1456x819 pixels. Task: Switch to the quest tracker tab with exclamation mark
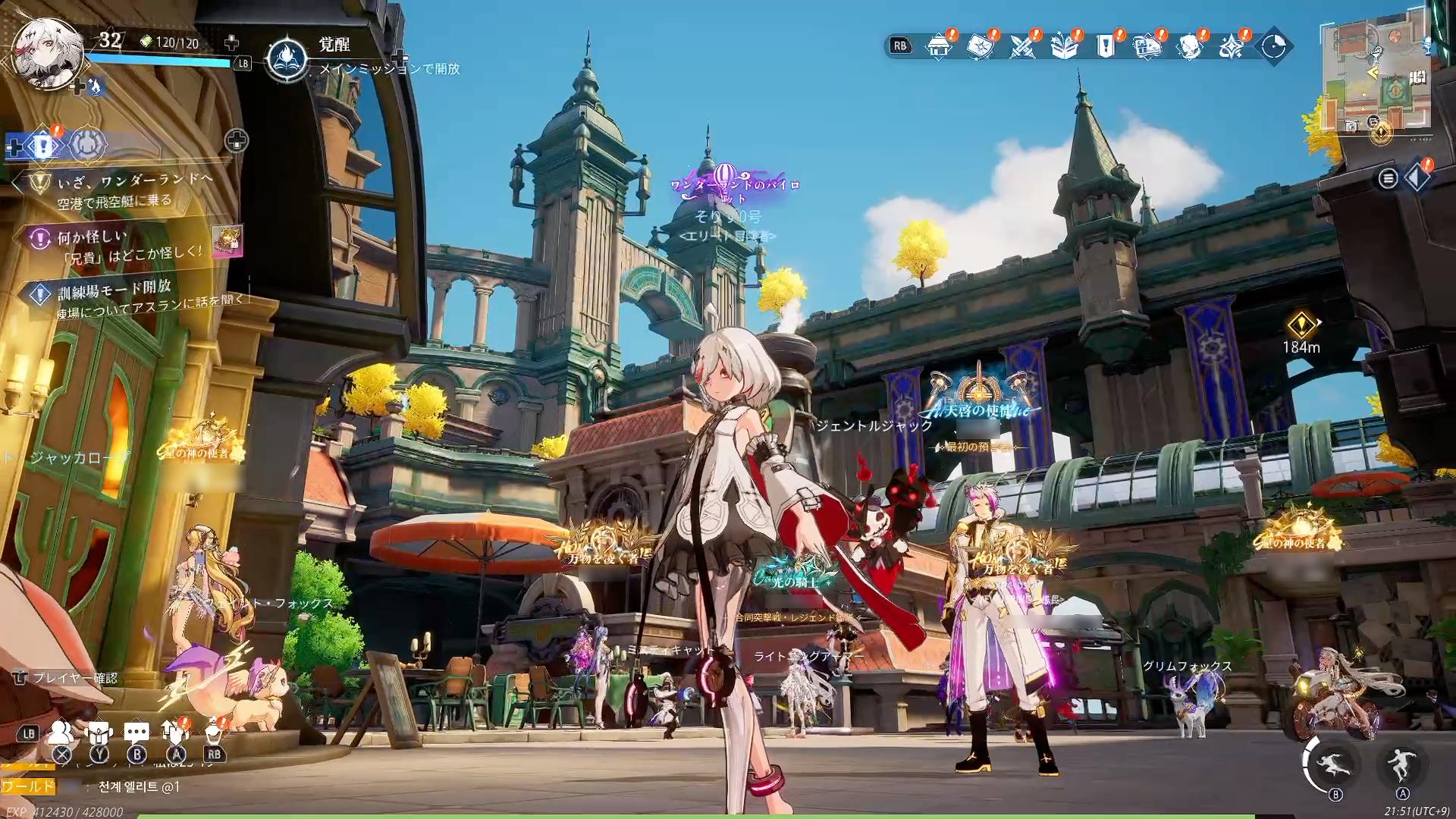(x=45, y=145)
